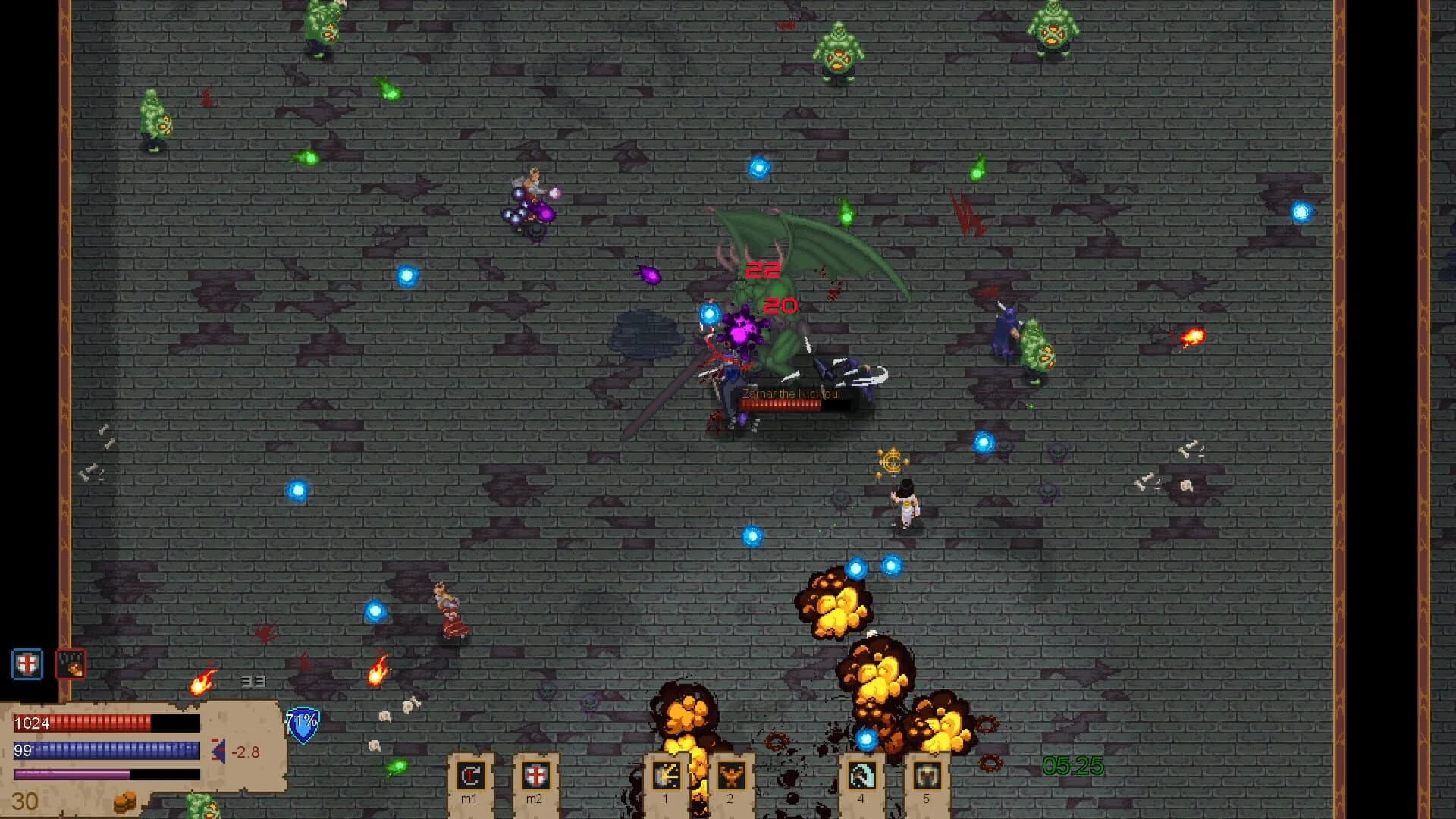Select the helmet ability icon in slot 5
Viewport: 1456px width, 819px height.
927,776
